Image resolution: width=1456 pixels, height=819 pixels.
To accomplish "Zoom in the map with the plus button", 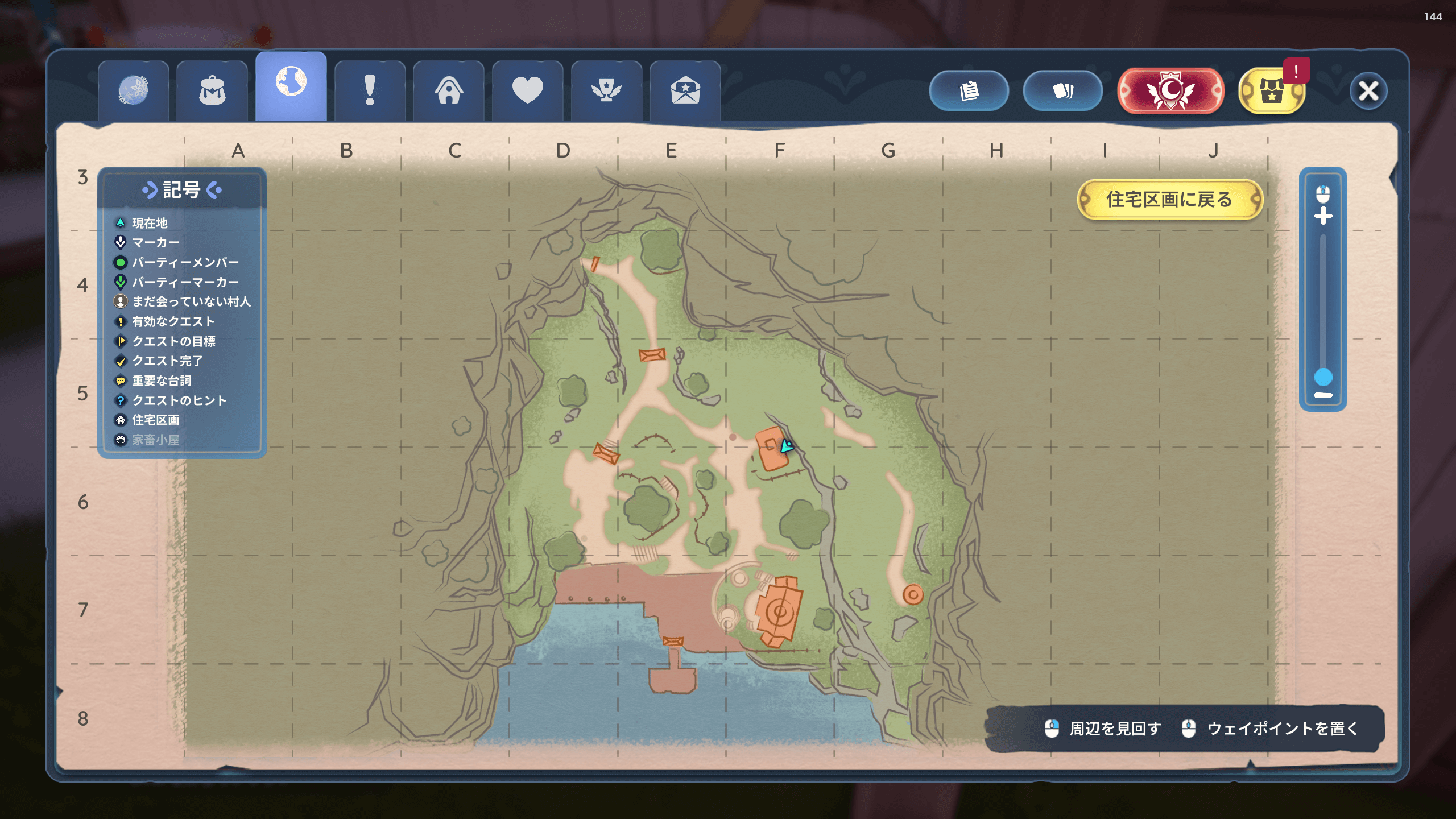I will 1323,216.
